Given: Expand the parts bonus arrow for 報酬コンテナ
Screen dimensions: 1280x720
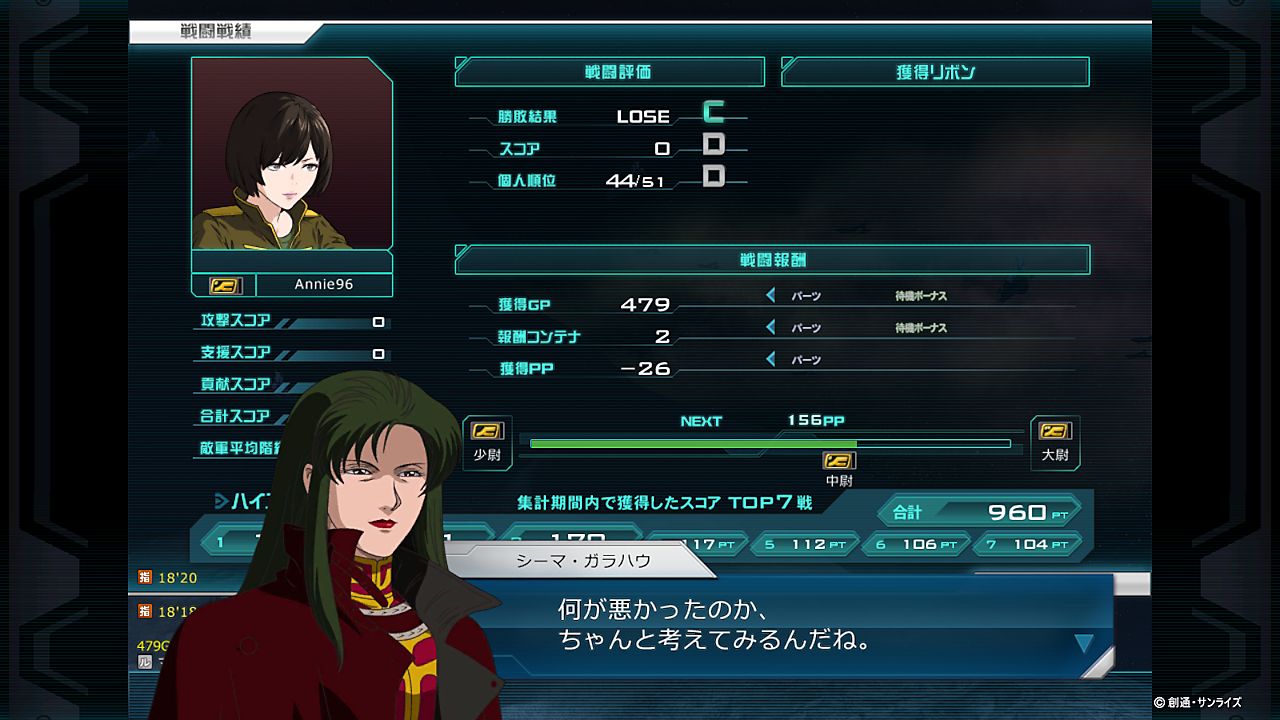Looking at the screenshot, I should (771, 328).
